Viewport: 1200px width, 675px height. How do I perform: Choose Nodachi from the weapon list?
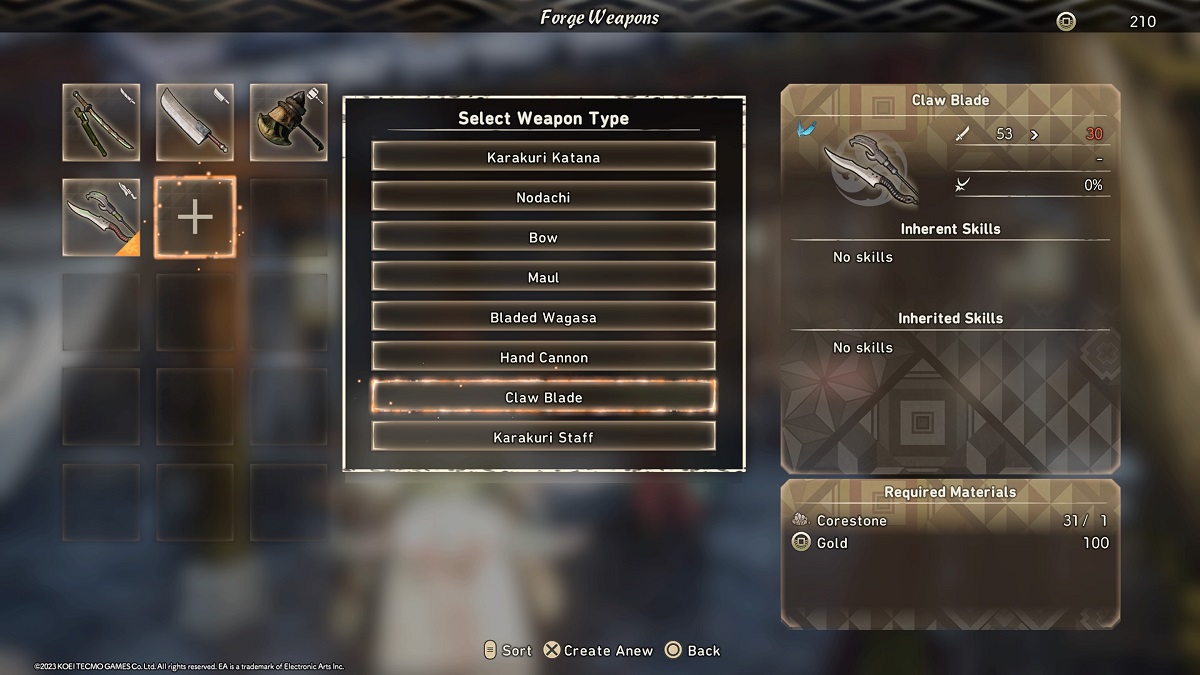point(543,197)
